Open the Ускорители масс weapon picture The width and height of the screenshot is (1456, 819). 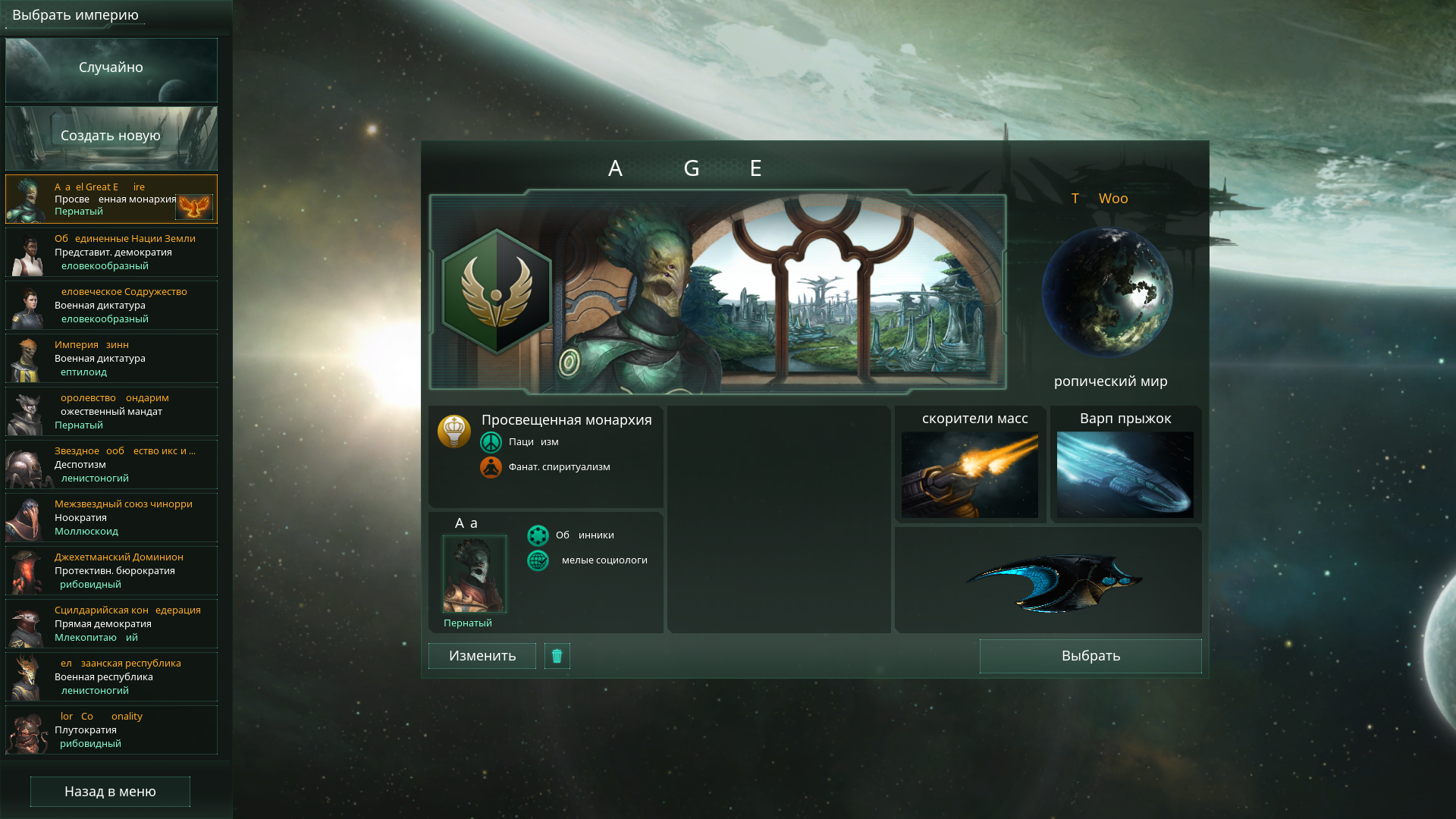pos(971,474)
